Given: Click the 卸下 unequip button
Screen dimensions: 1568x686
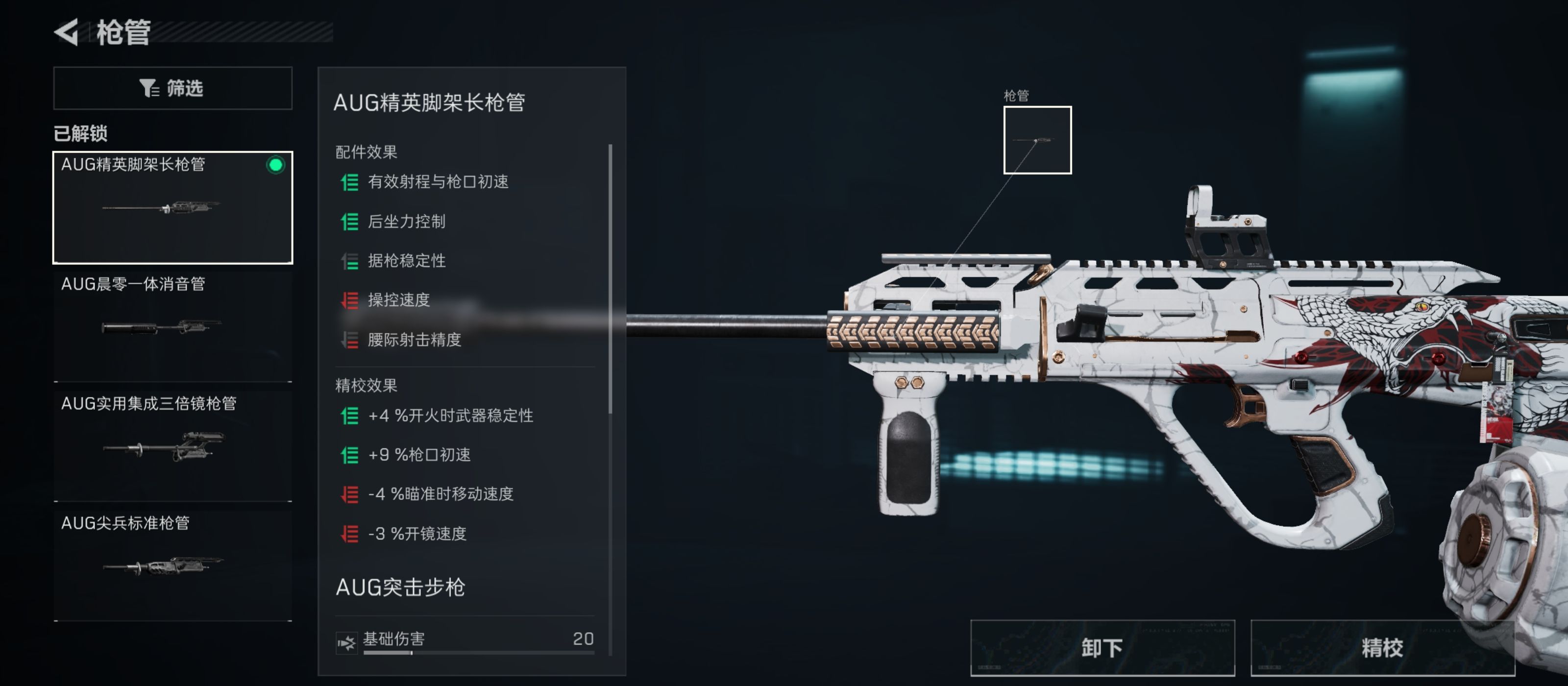Looking at the screenshot, I should [x=1102, y=648].
